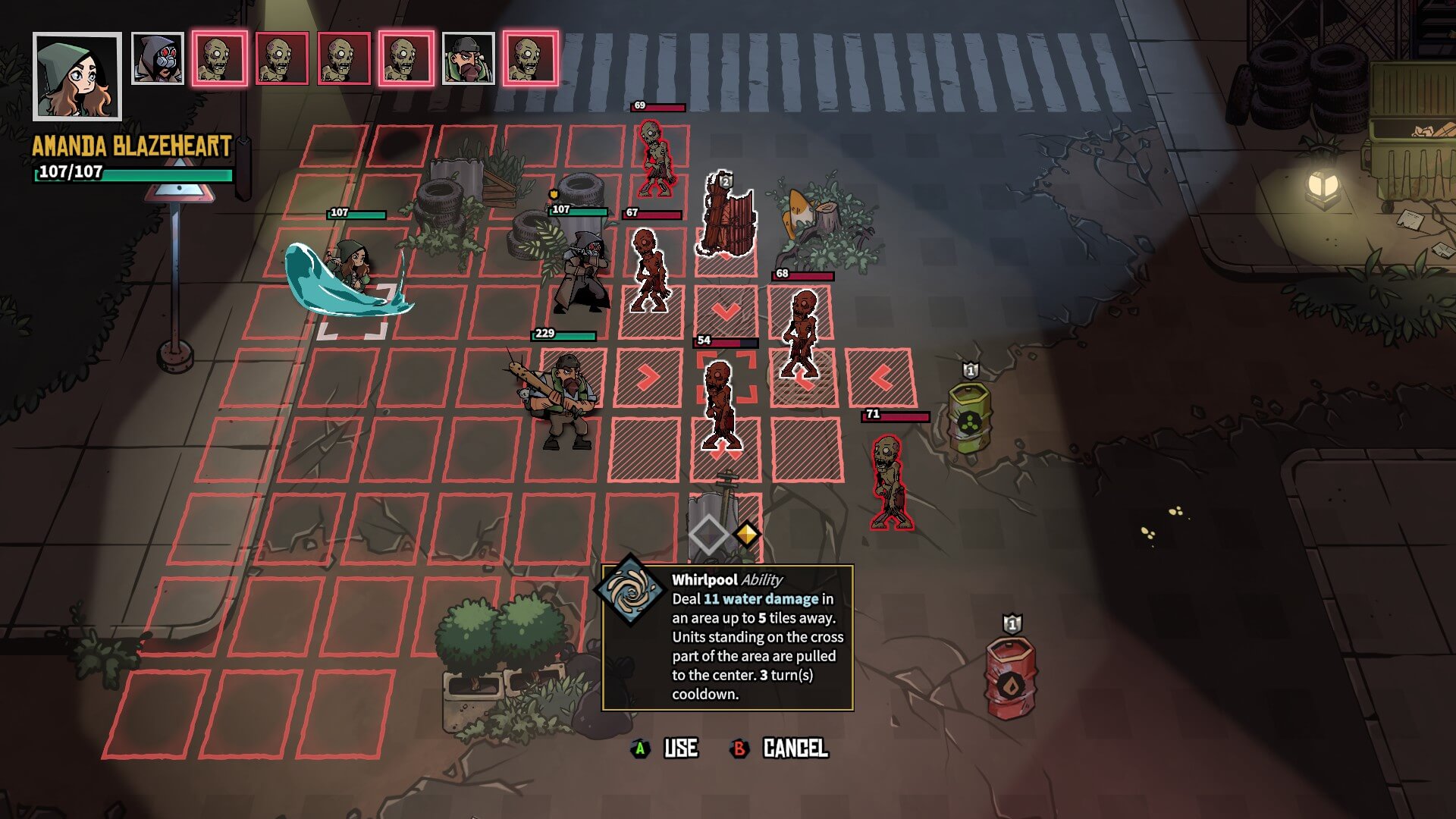Target the zombie showing 68 health
Screen dimensions: 1456x819
(801, 331)
